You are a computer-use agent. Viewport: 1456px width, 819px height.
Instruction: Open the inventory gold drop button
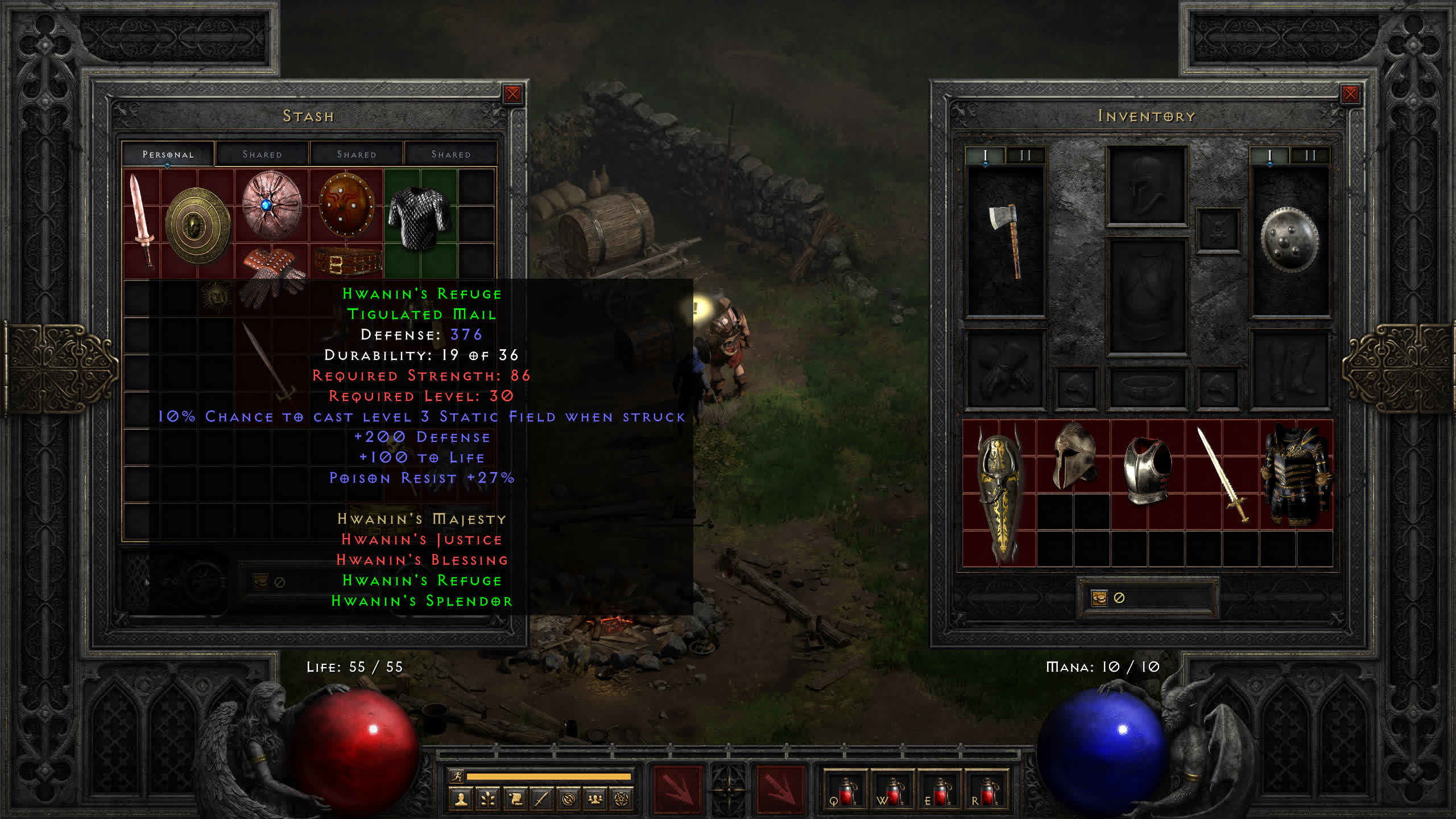point(1099,598)
